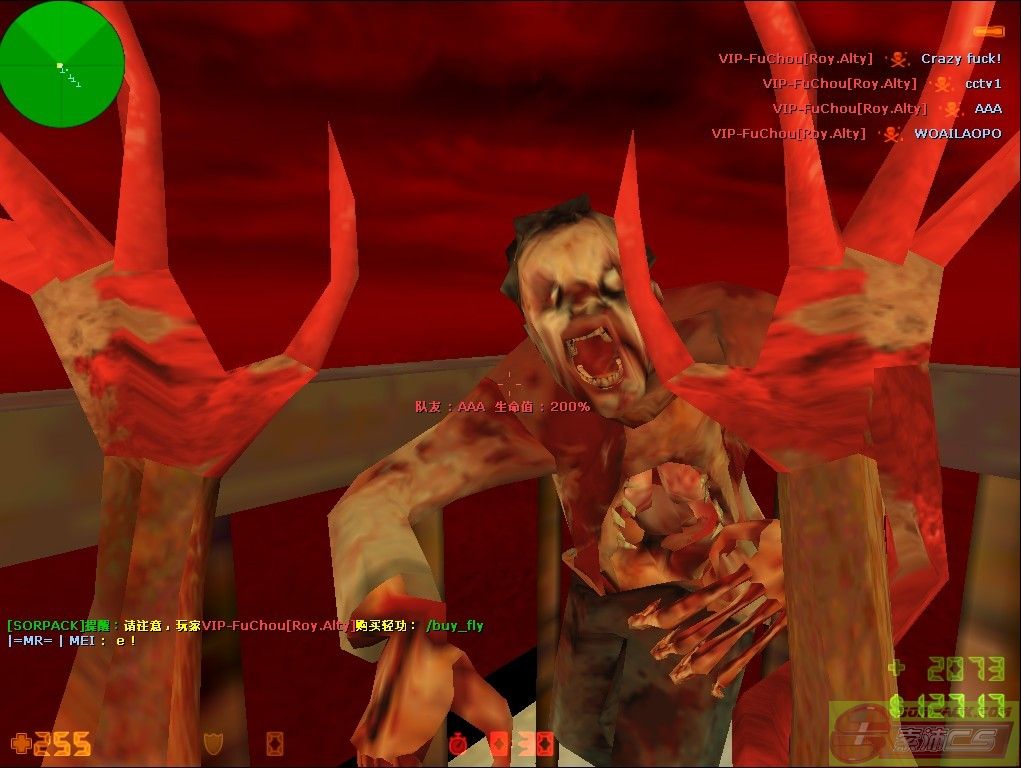This screenshot has width=1021, height=768.
Task: Select the |=MR=| MEI chat line
Action: tap(72, 640)
